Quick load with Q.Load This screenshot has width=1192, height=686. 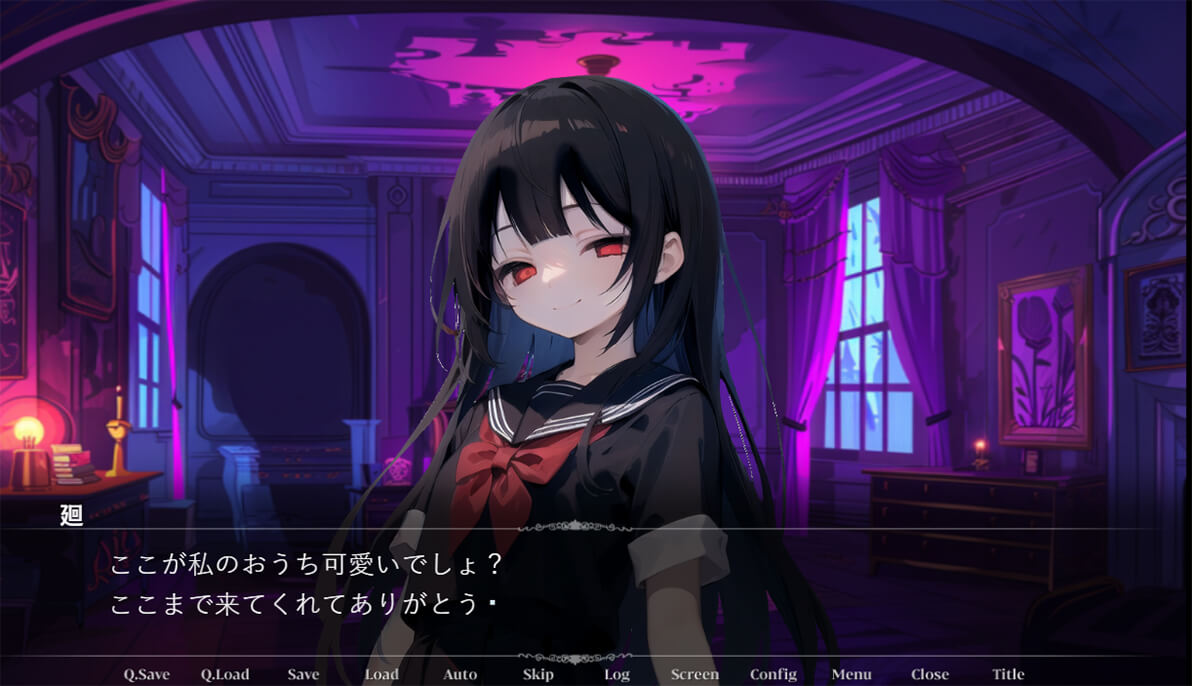(225, 674)
